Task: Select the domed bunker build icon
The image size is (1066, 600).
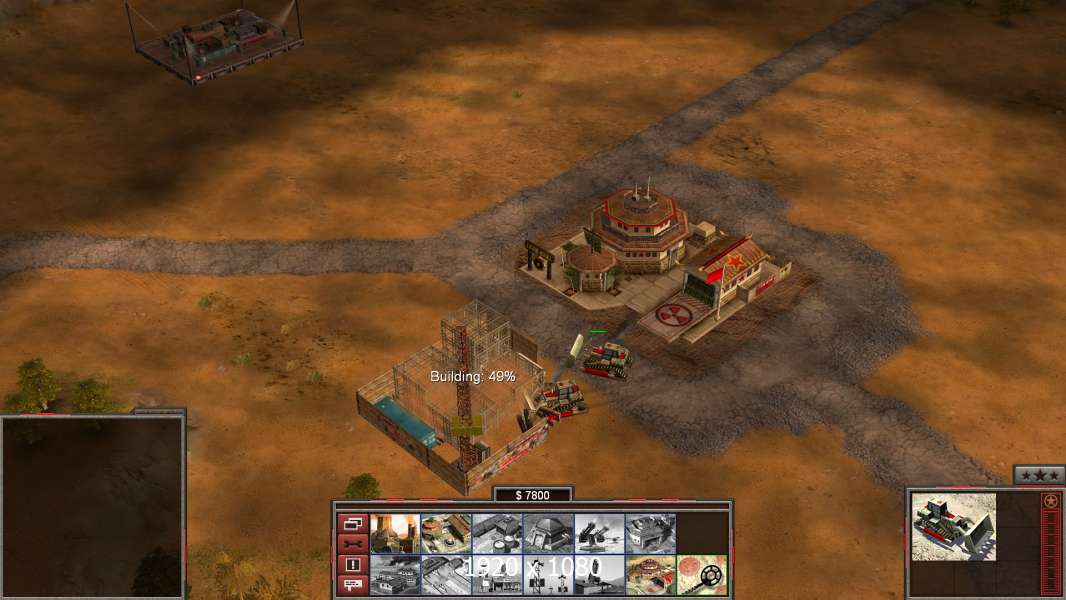Action: (549, 534)
